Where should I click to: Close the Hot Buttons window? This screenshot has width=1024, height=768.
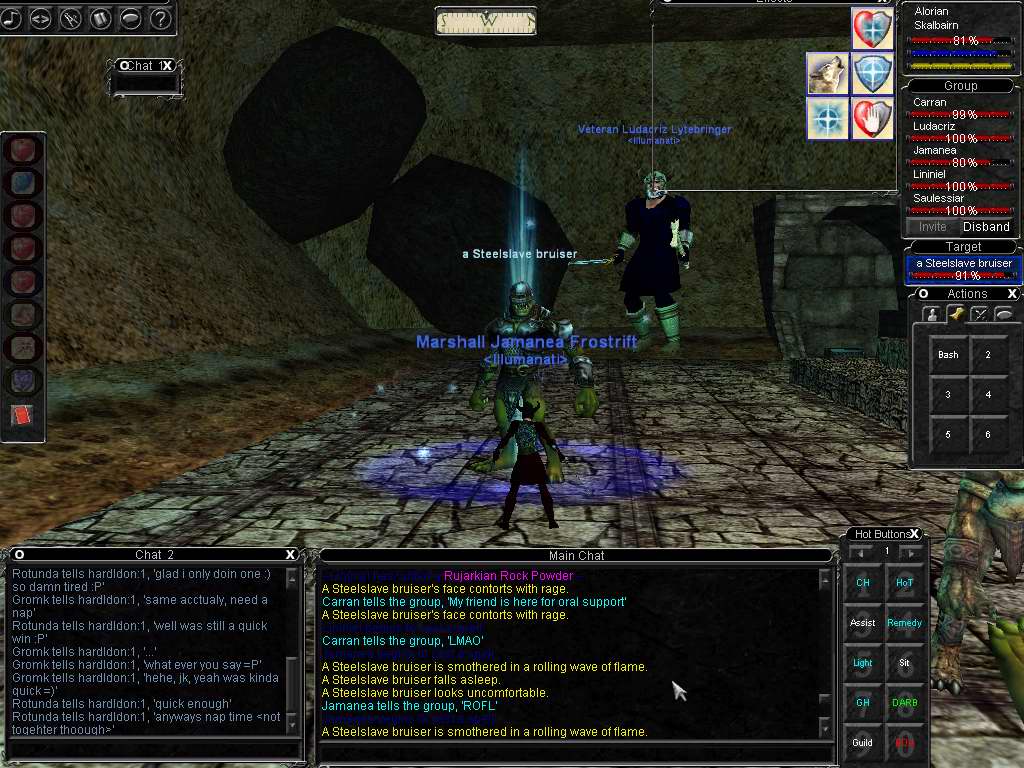point(914,534)
